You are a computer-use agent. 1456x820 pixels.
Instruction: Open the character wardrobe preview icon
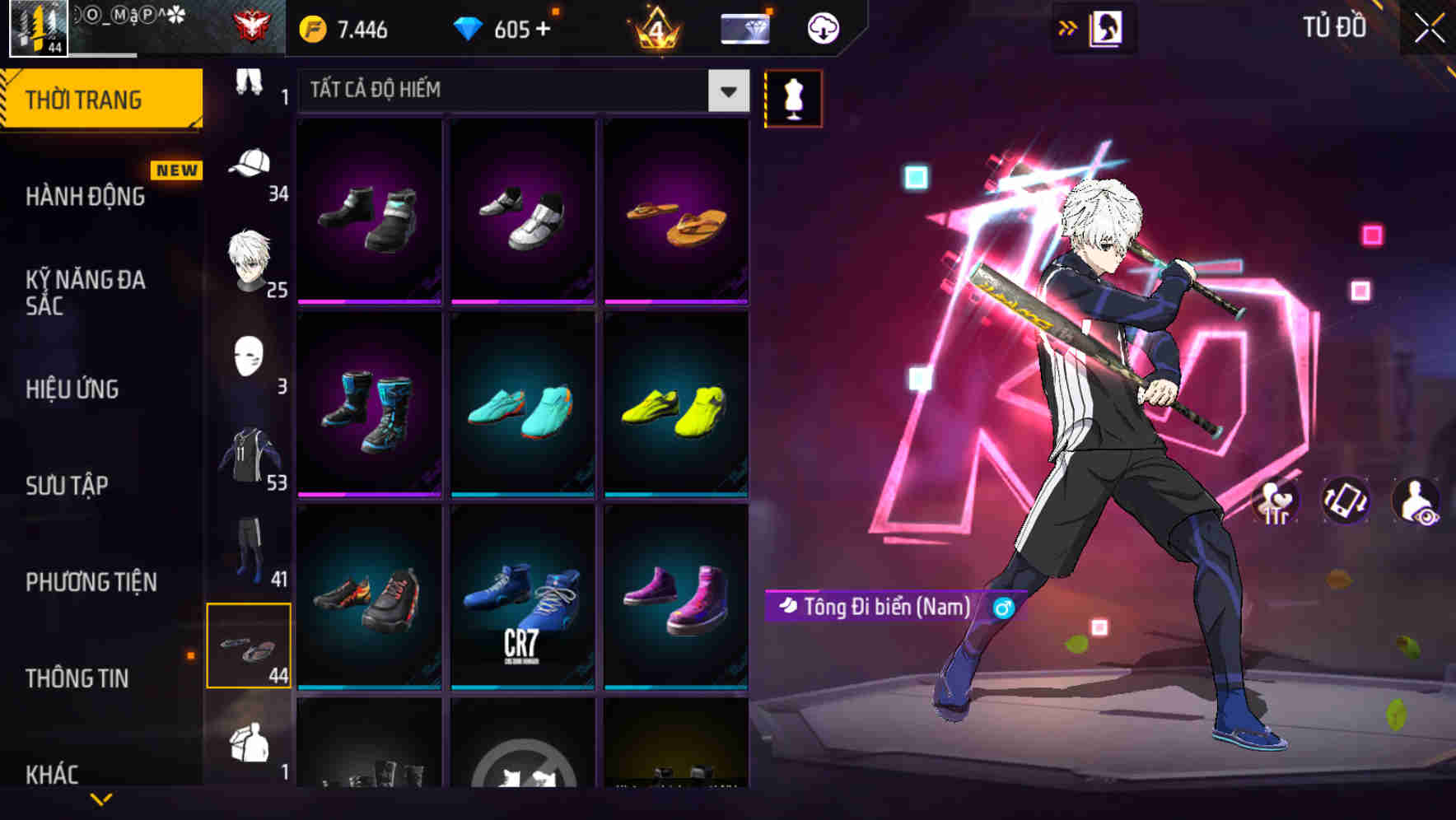[x=1108, y=27]
